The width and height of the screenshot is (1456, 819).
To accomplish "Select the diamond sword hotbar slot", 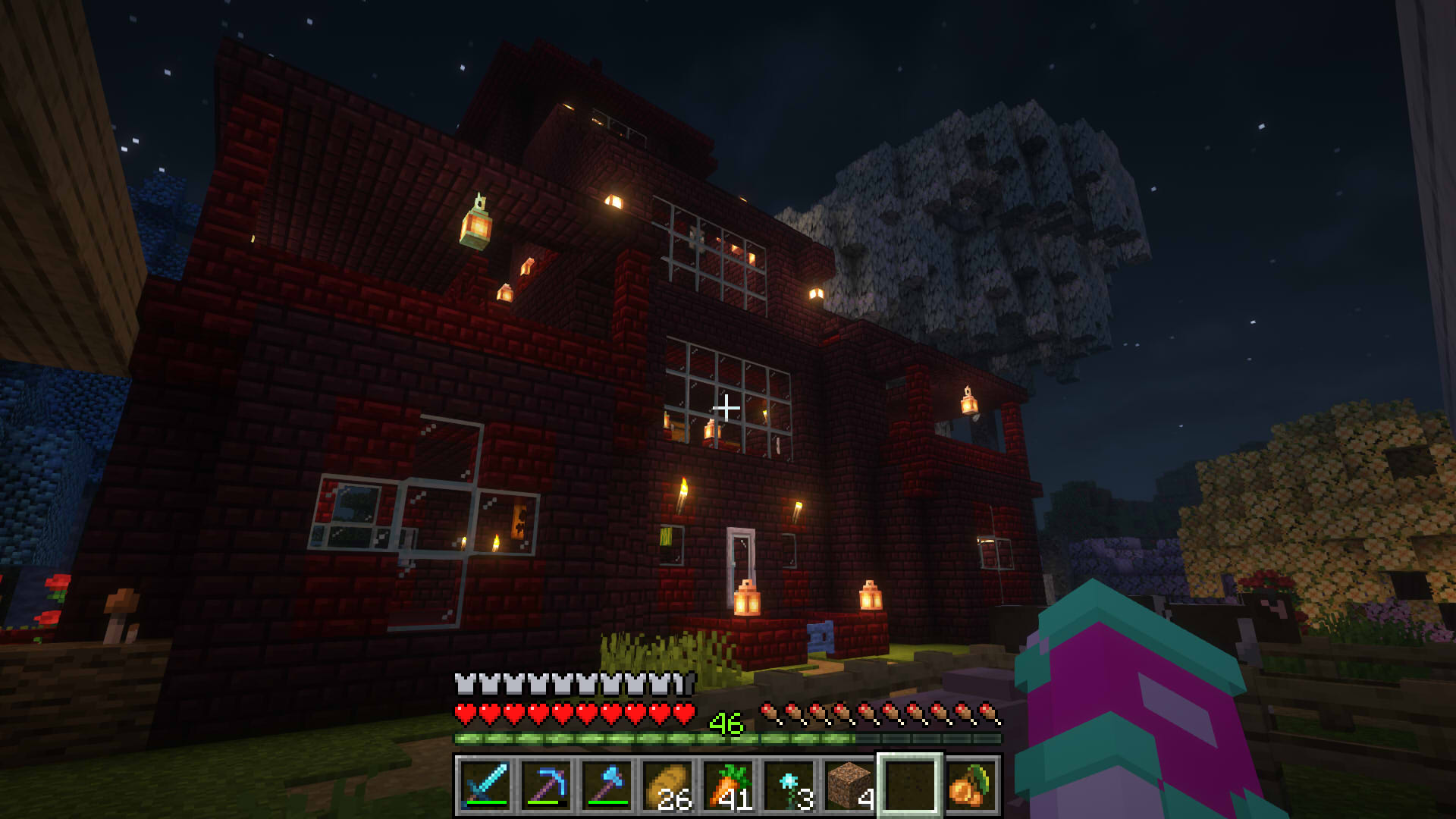I will coord(485,785).
